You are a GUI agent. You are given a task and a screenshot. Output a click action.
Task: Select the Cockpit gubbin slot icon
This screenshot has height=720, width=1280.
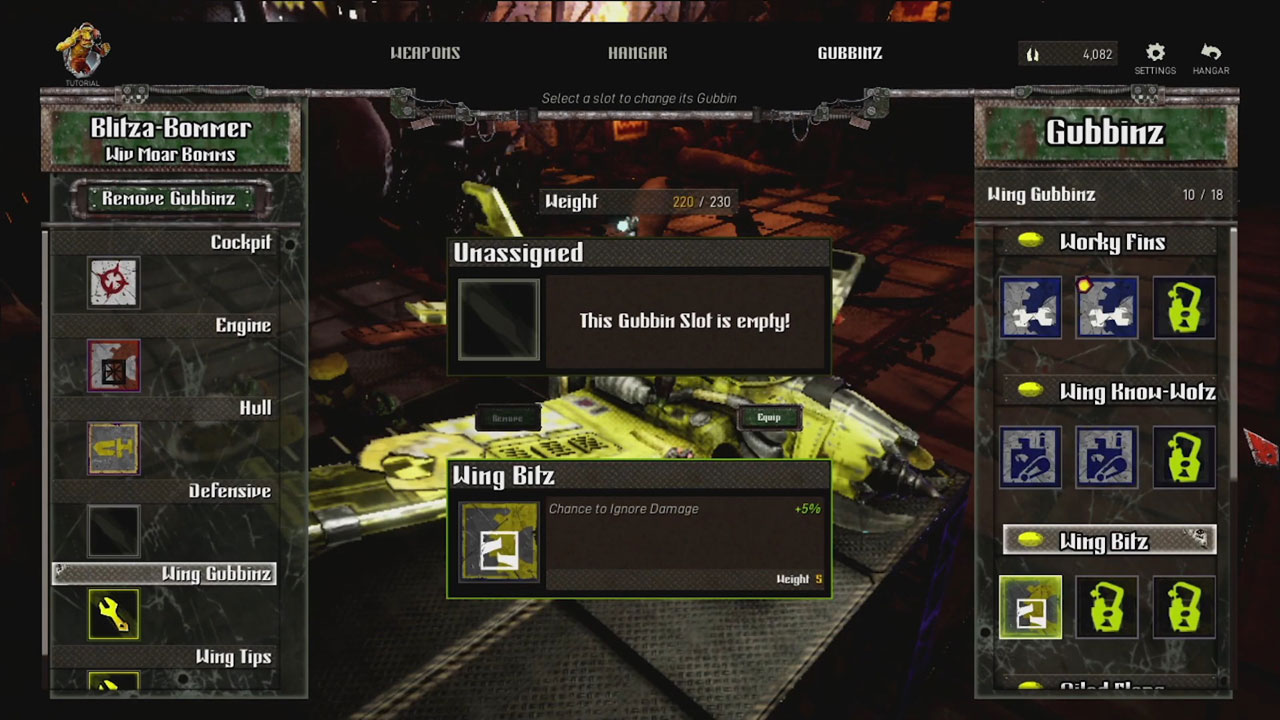pyautogui.click(x=113, y=282)
